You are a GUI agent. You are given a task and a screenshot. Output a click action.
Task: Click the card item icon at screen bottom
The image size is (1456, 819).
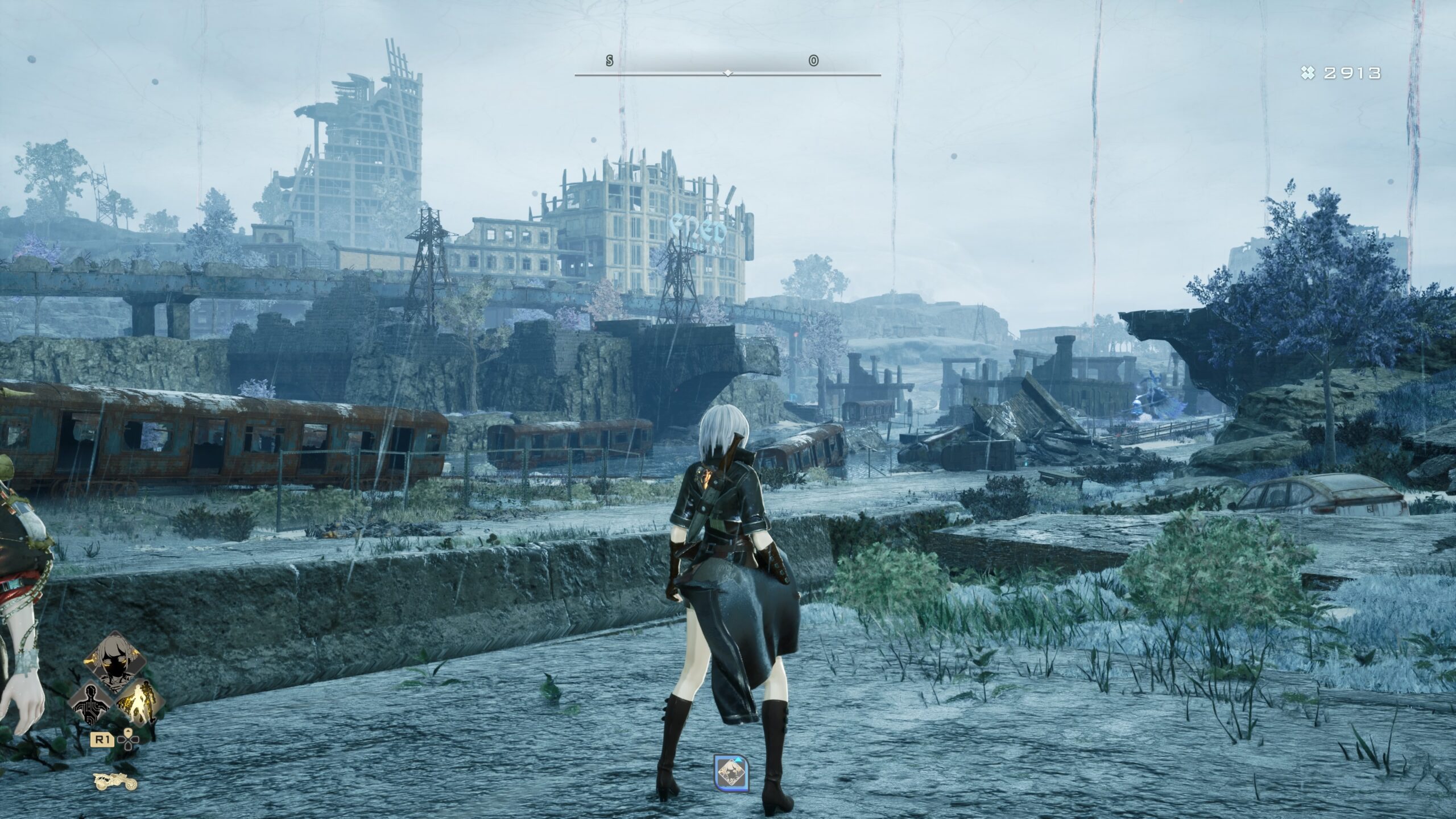pyautogui.click(x=731, y=772)
